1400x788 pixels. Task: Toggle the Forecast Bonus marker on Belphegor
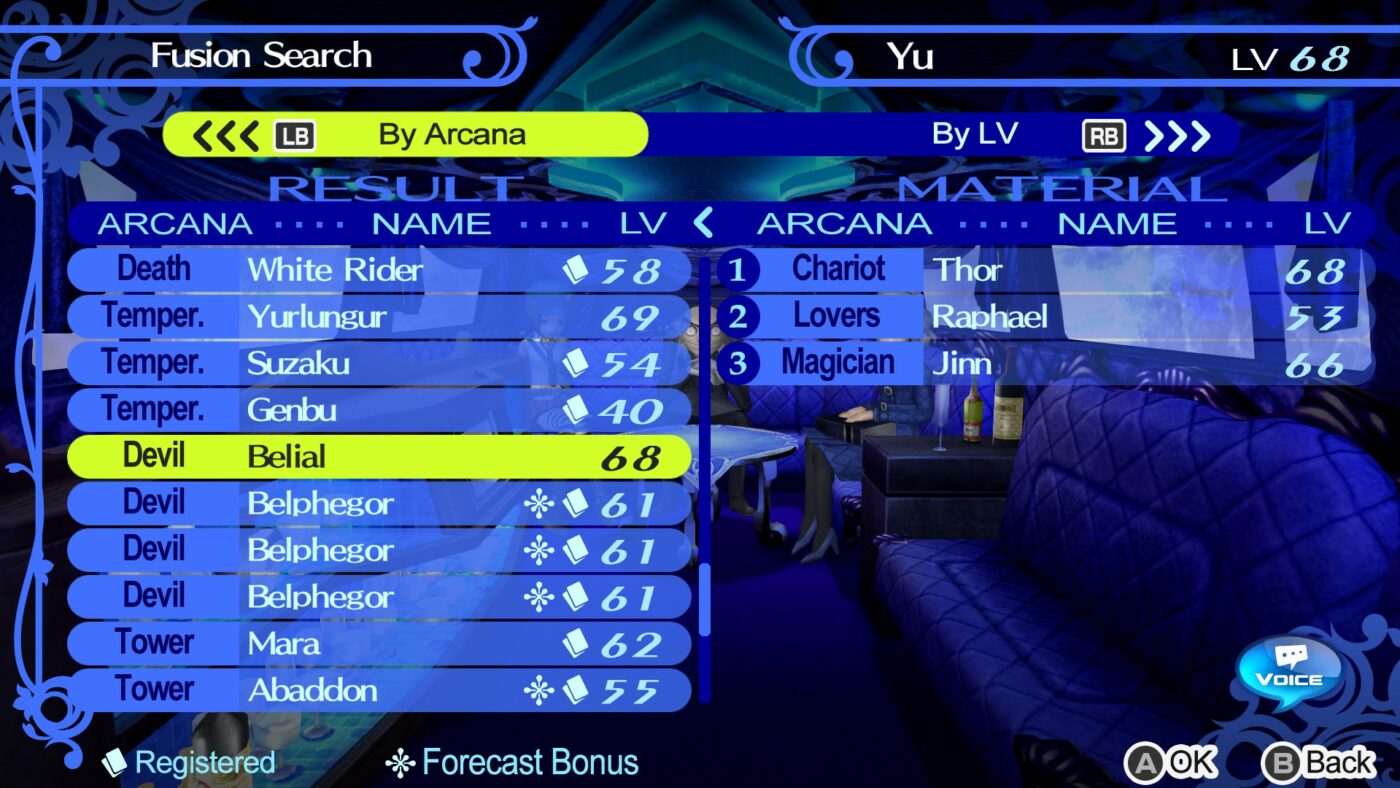point(541,503)
